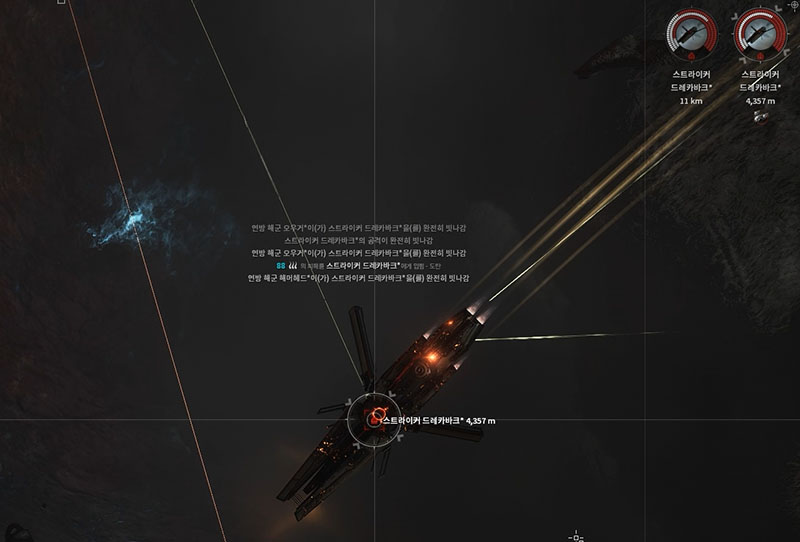The image size is (800, 542).
Task: Click the weapon icon under the active target
Action: [x=760, y=116]
